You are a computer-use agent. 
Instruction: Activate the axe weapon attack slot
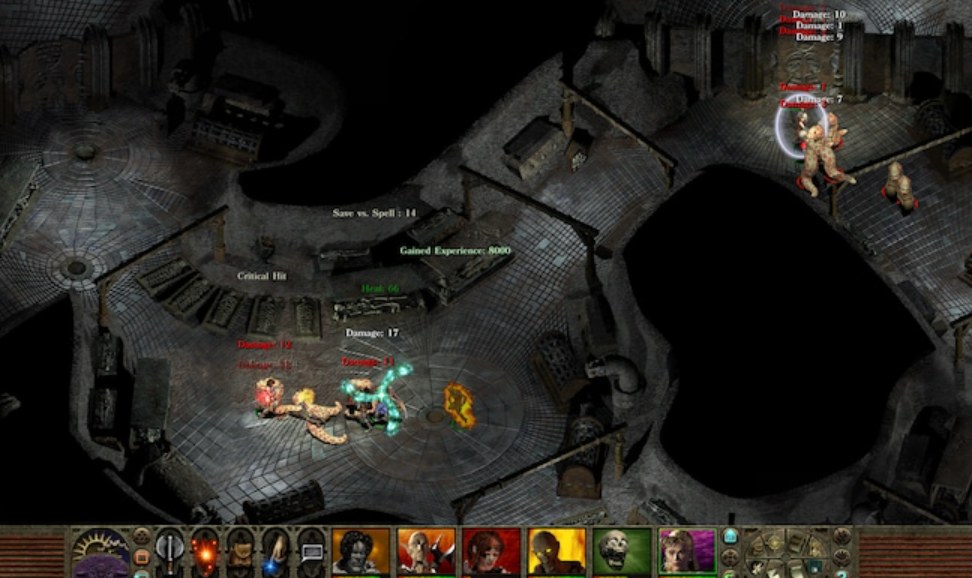coord(170,551)
